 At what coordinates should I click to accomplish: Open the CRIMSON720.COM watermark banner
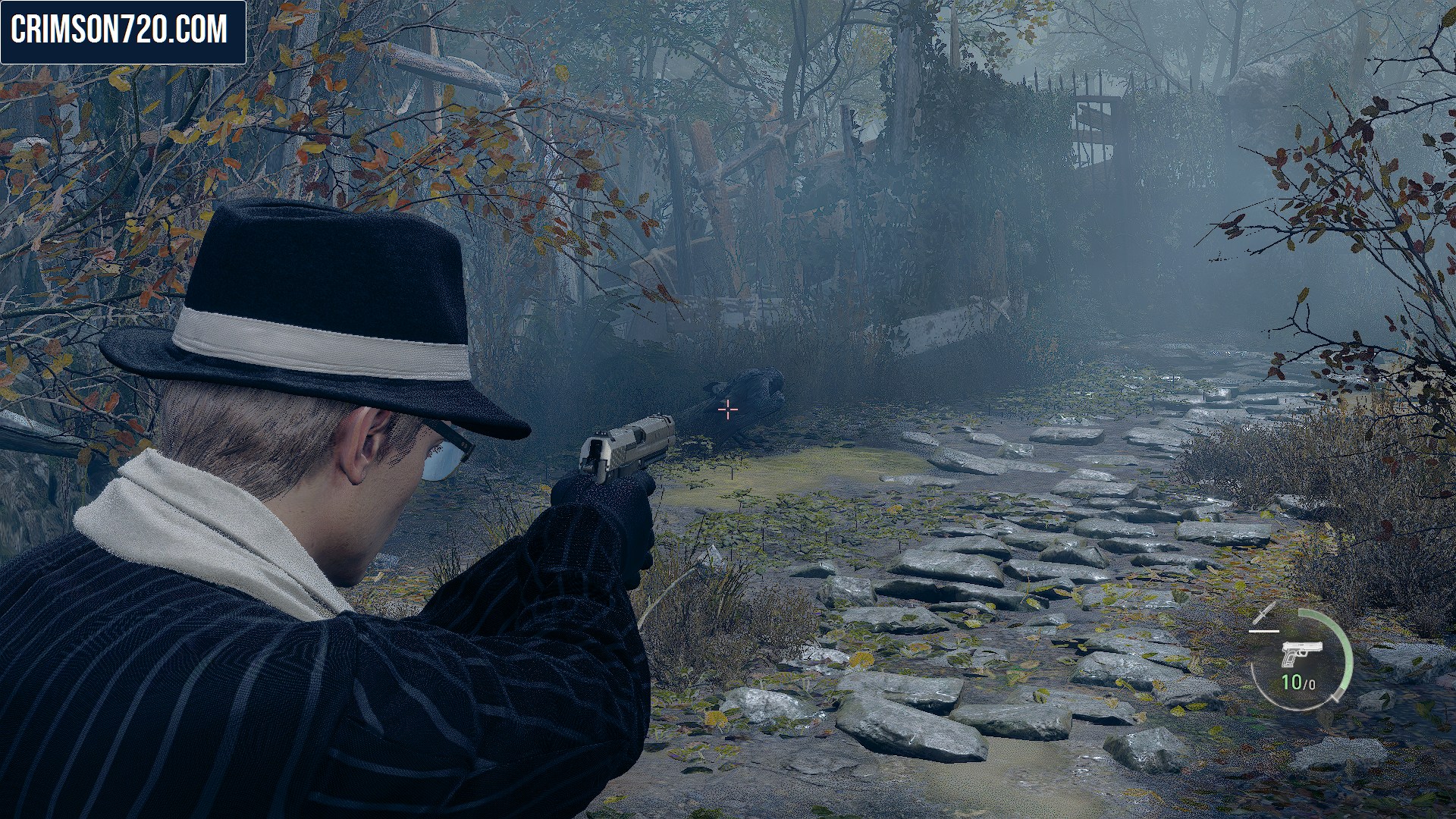point(123,32)
